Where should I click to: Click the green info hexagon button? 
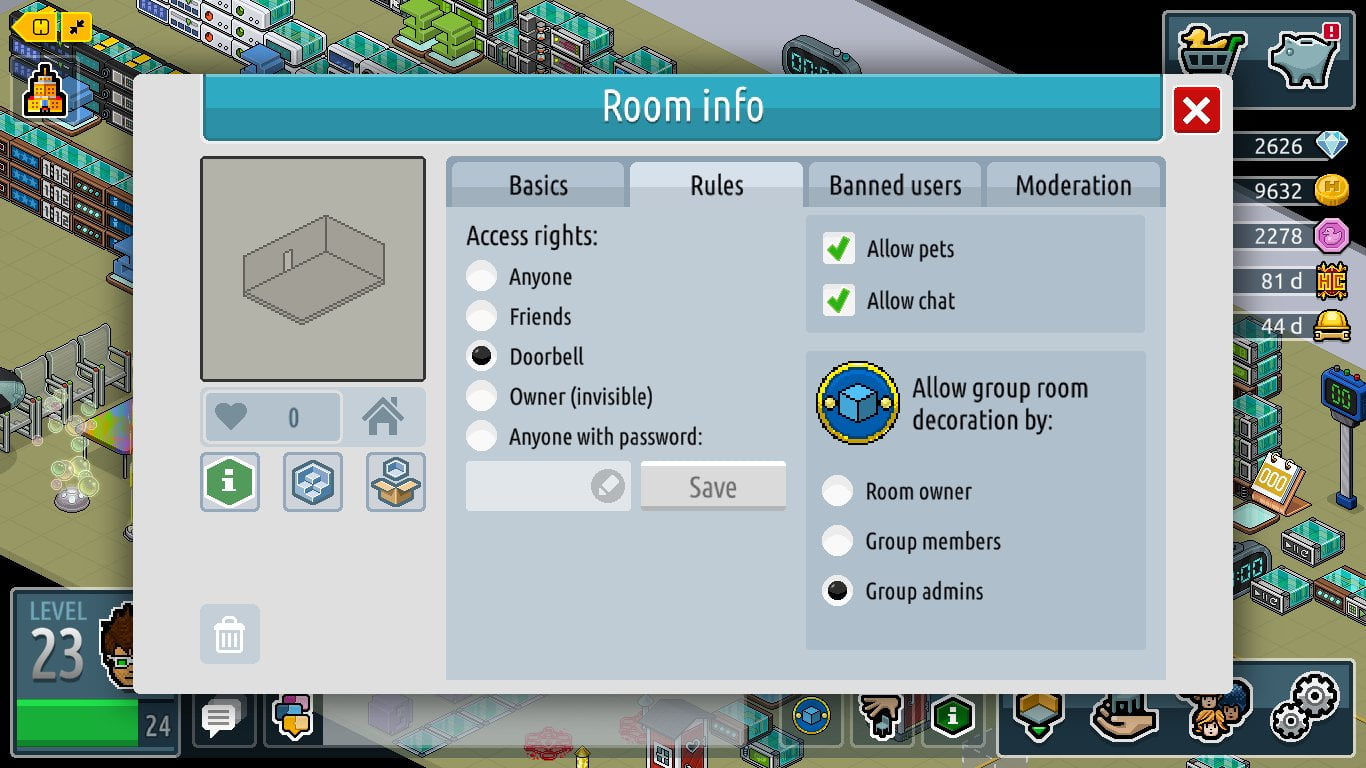[x=230, y=482]
